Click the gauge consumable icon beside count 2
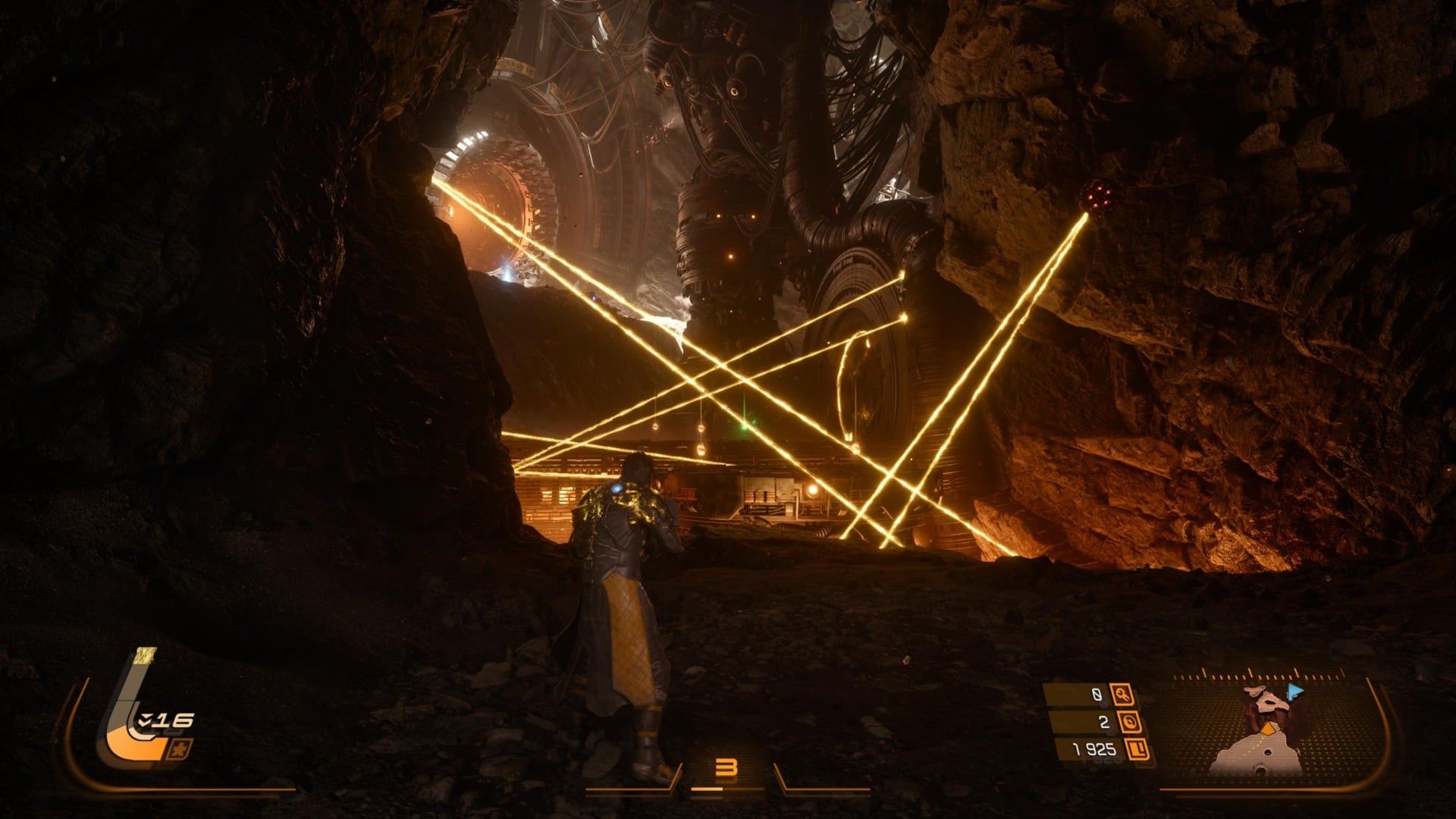The height and width of the screenshot is (819, 1456). [1130, 722]
